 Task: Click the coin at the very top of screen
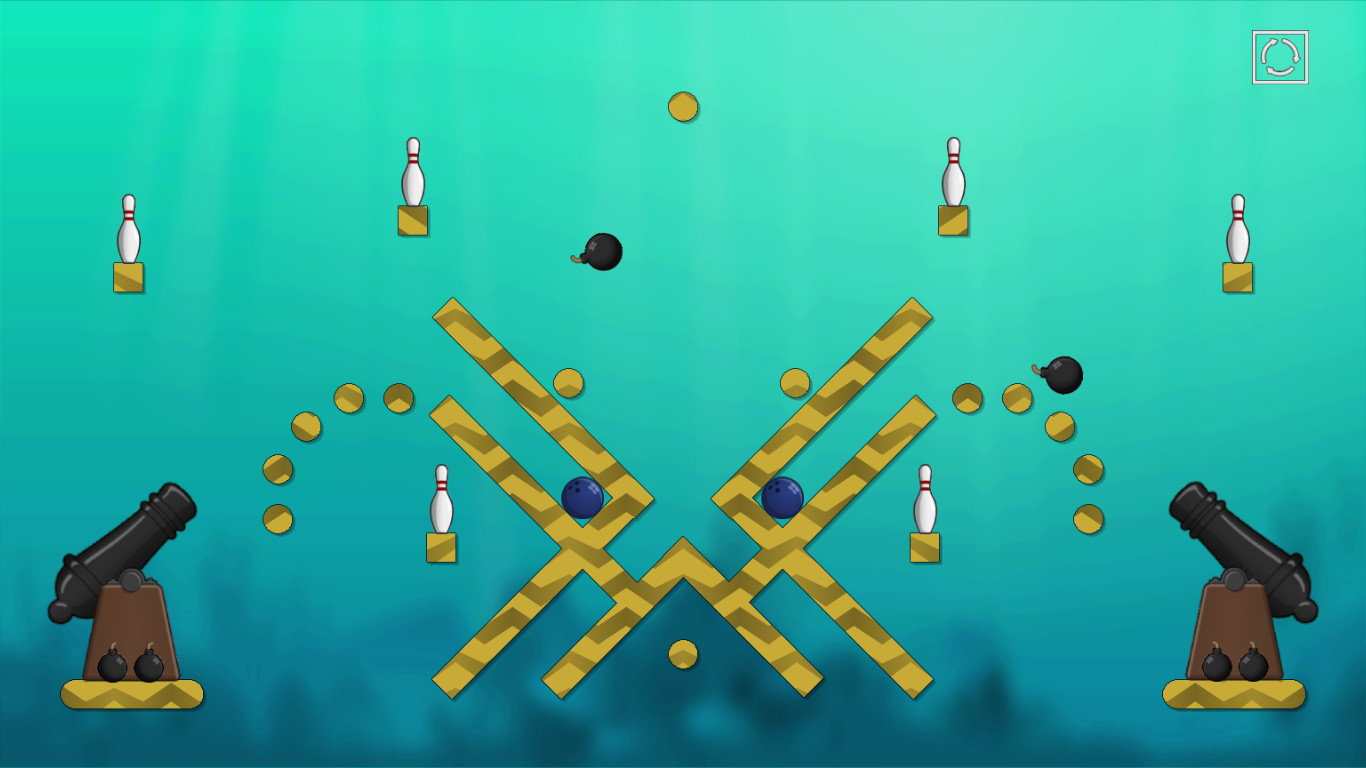pyautogui.click(x=684, y=105)
